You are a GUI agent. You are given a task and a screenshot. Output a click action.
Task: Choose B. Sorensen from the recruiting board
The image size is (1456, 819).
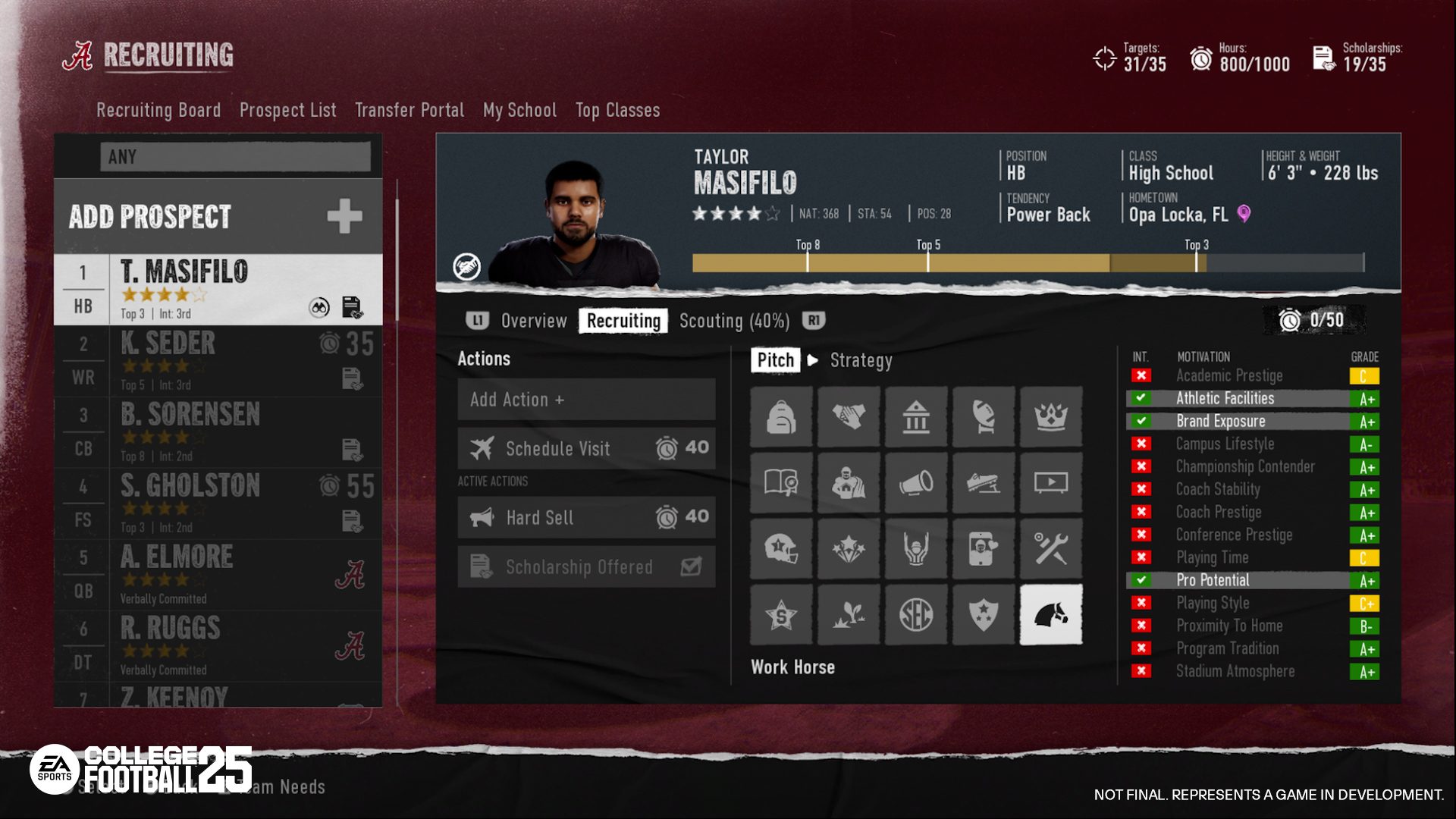(x=218, y=432)
